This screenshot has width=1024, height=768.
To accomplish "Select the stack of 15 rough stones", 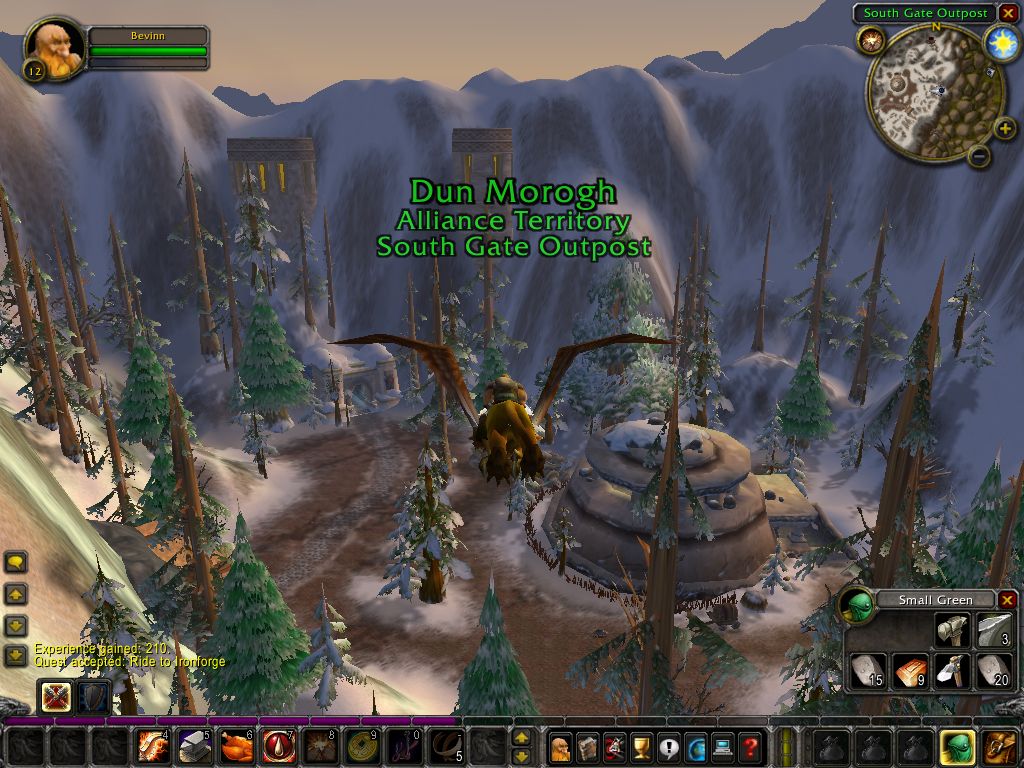I will [x=868, y=671].
